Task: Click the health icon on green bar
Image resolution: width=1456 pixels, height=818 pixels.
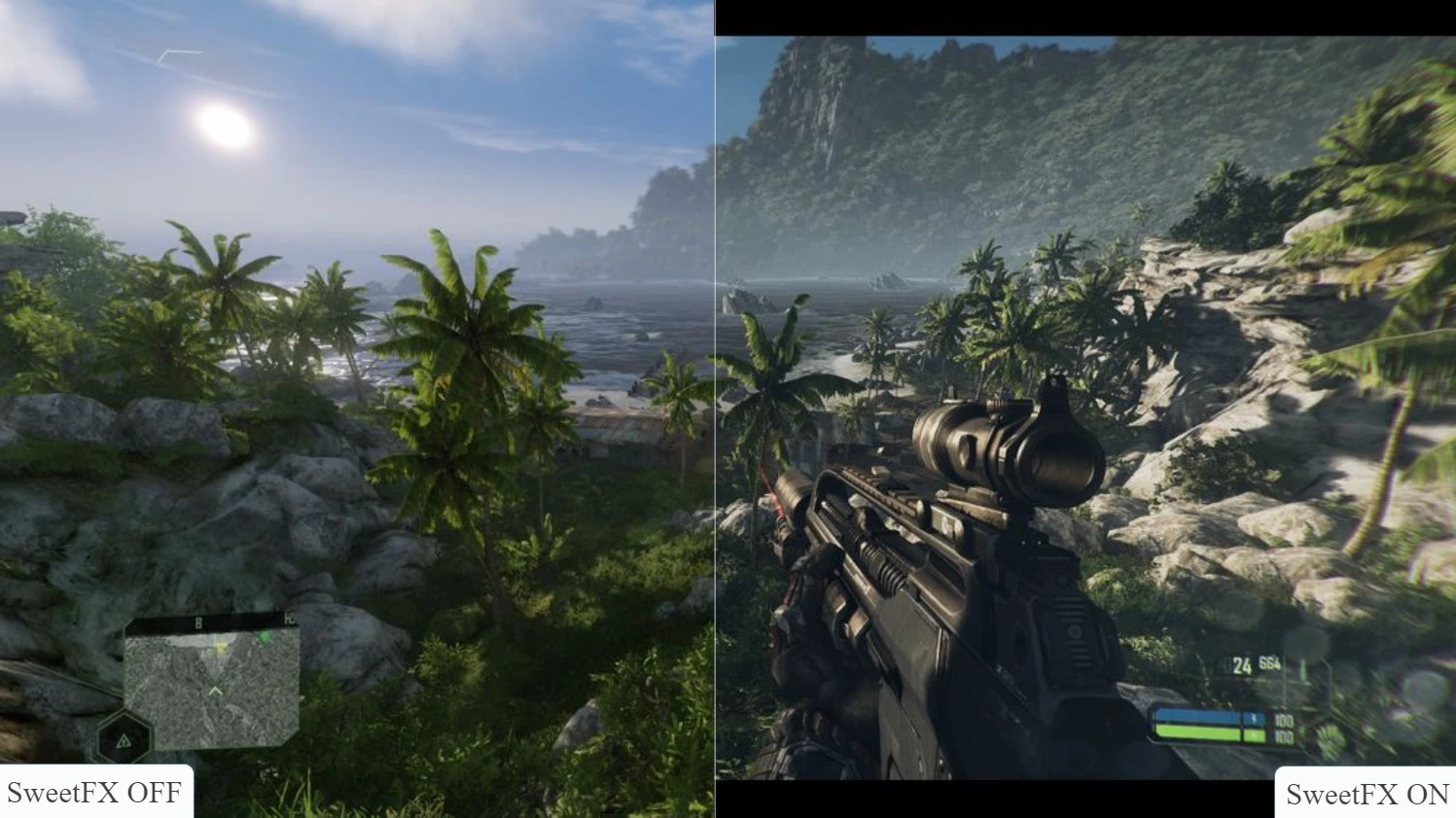Action: click(x=1255, y=735)
